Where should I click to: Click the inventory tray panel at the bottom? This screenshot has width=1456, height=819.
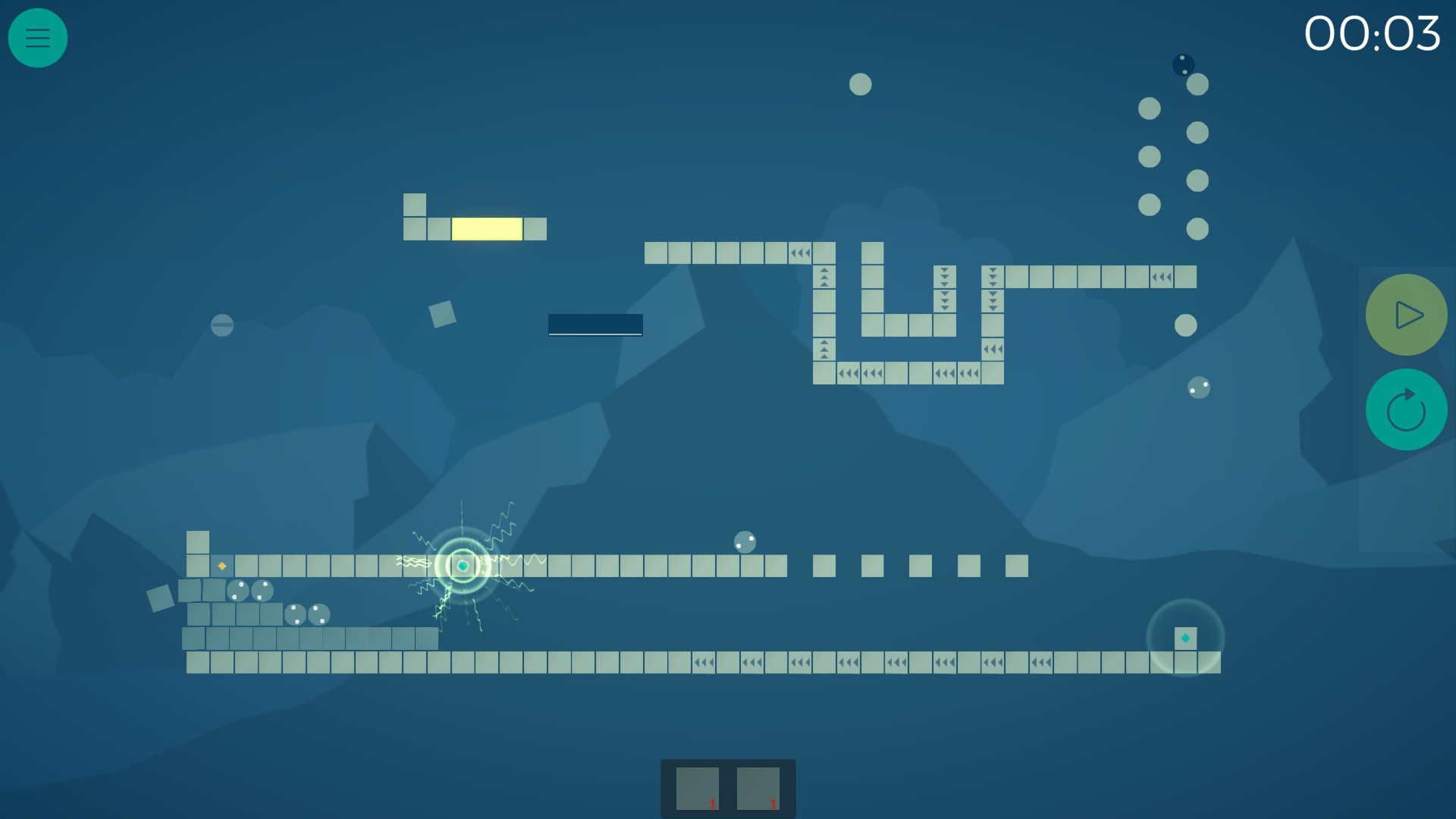[x=728, y=787]
